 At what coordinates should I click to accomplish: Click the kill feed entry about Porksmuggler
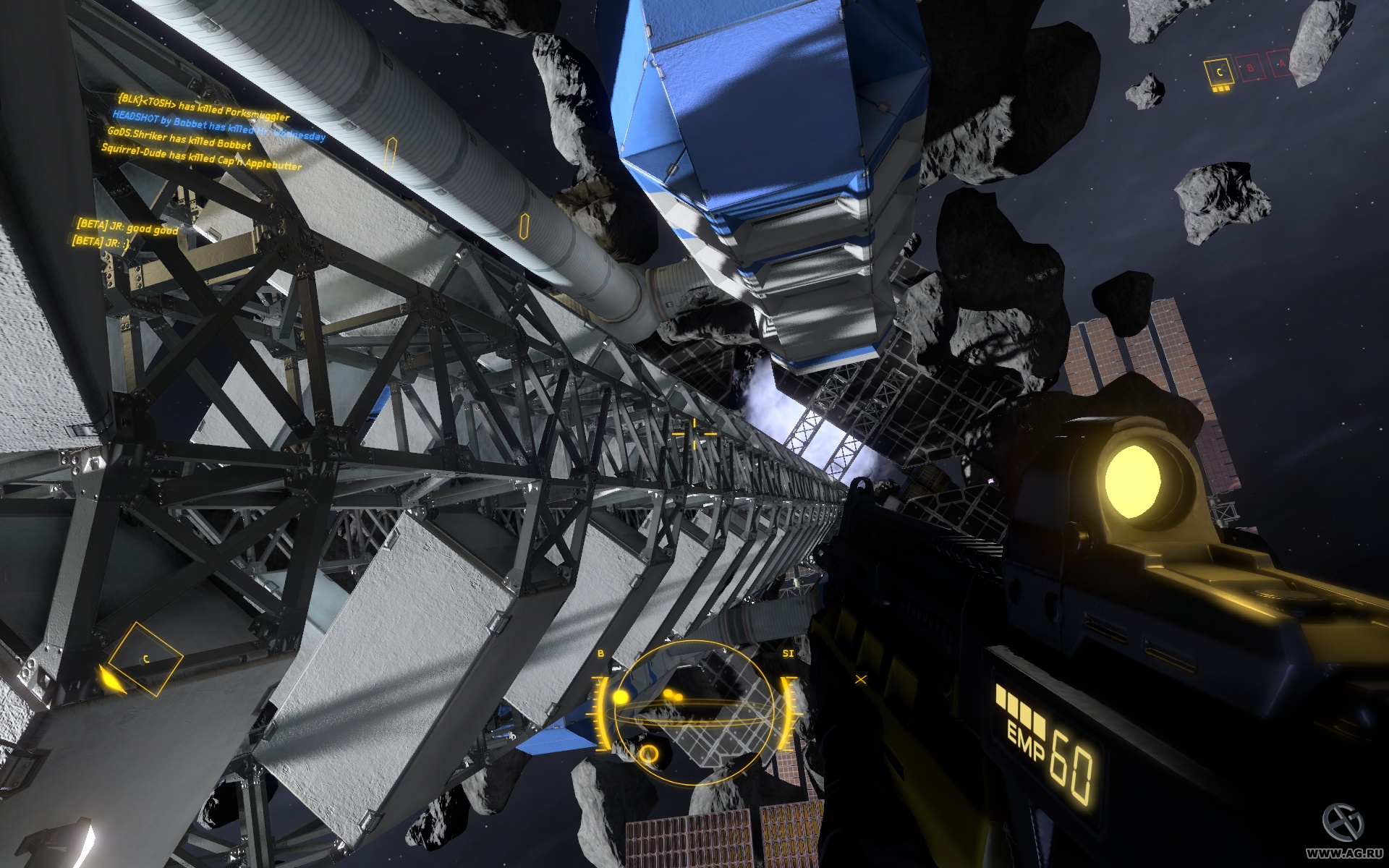(x=201, y=105)
